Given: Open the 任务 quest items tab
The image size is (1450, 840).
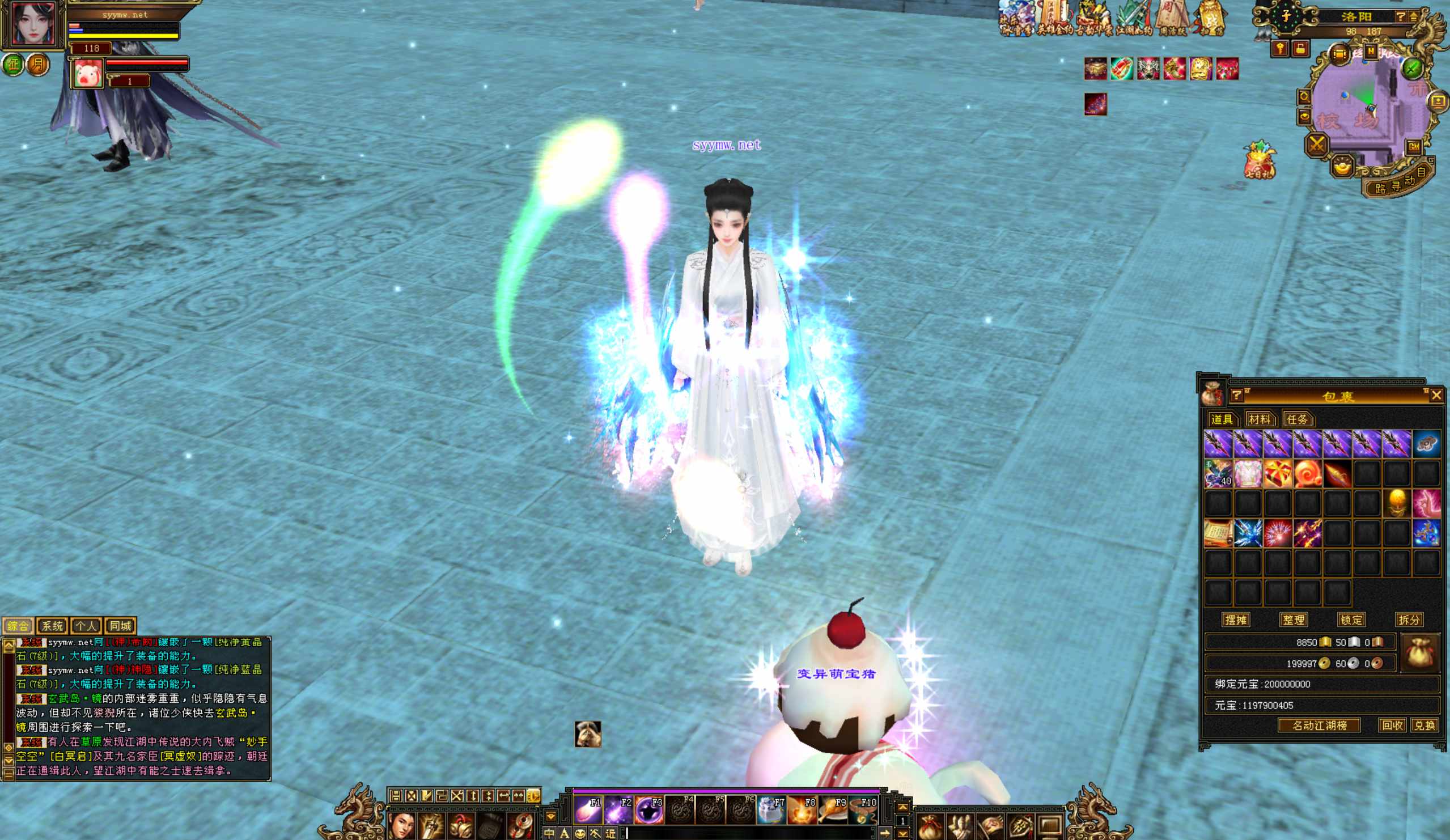Looking at the screenshot, I should coord(1297,419).
